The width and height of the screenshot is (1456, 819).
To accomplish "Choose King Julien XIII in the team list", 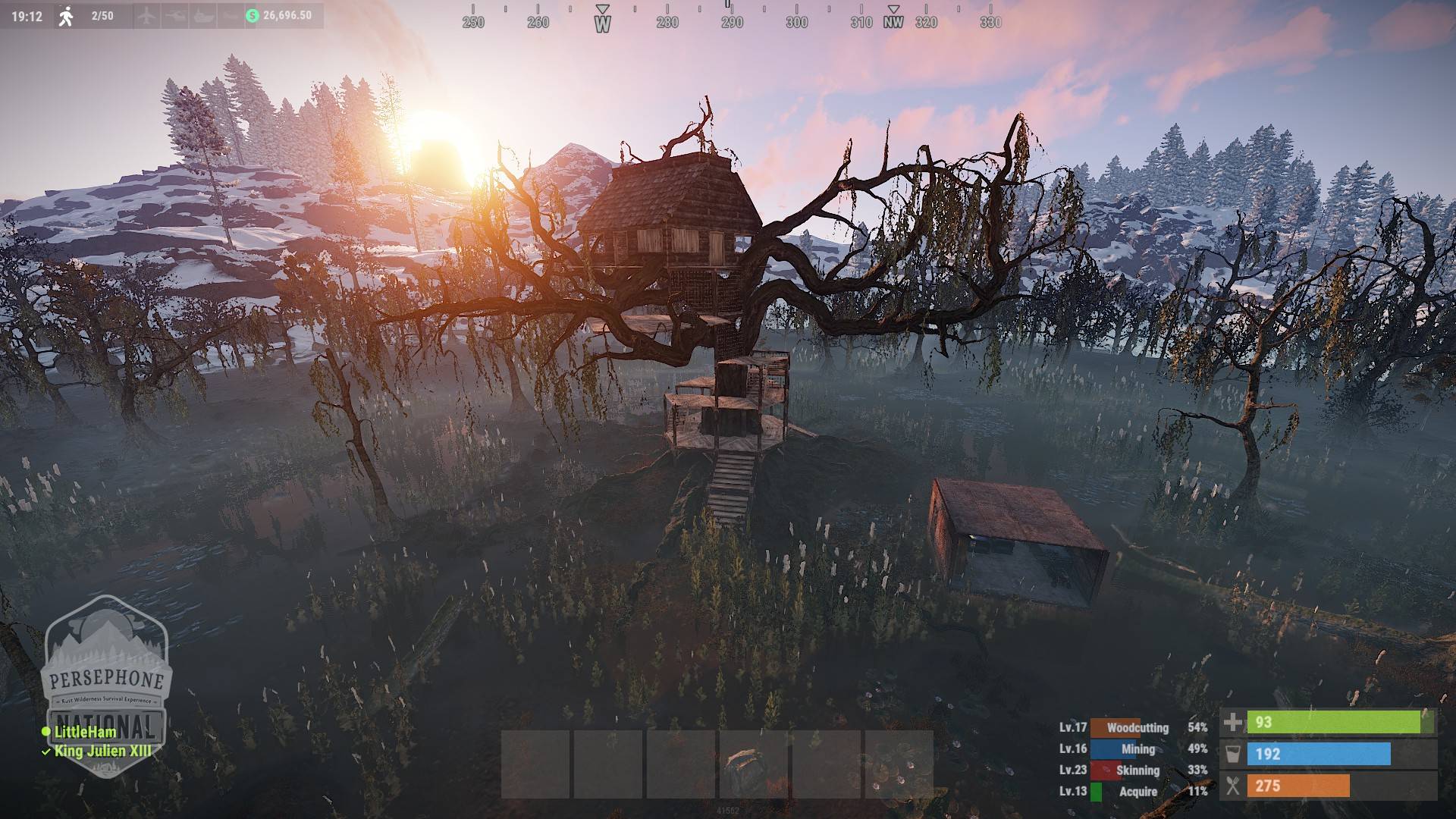I will [102, 752].
